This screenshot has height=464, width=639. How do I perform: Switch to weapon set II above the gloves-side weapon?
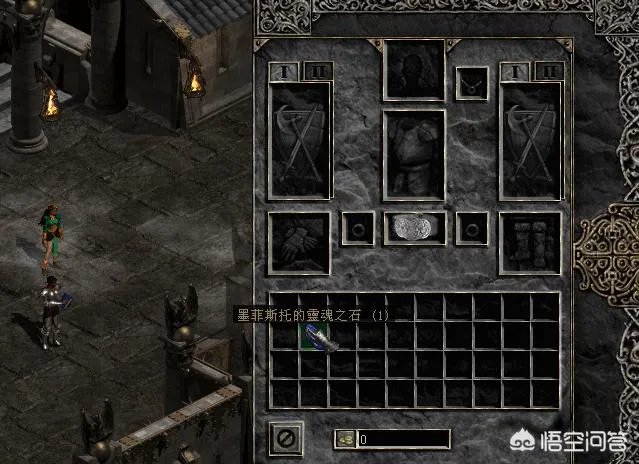click(x=317, y=71)
